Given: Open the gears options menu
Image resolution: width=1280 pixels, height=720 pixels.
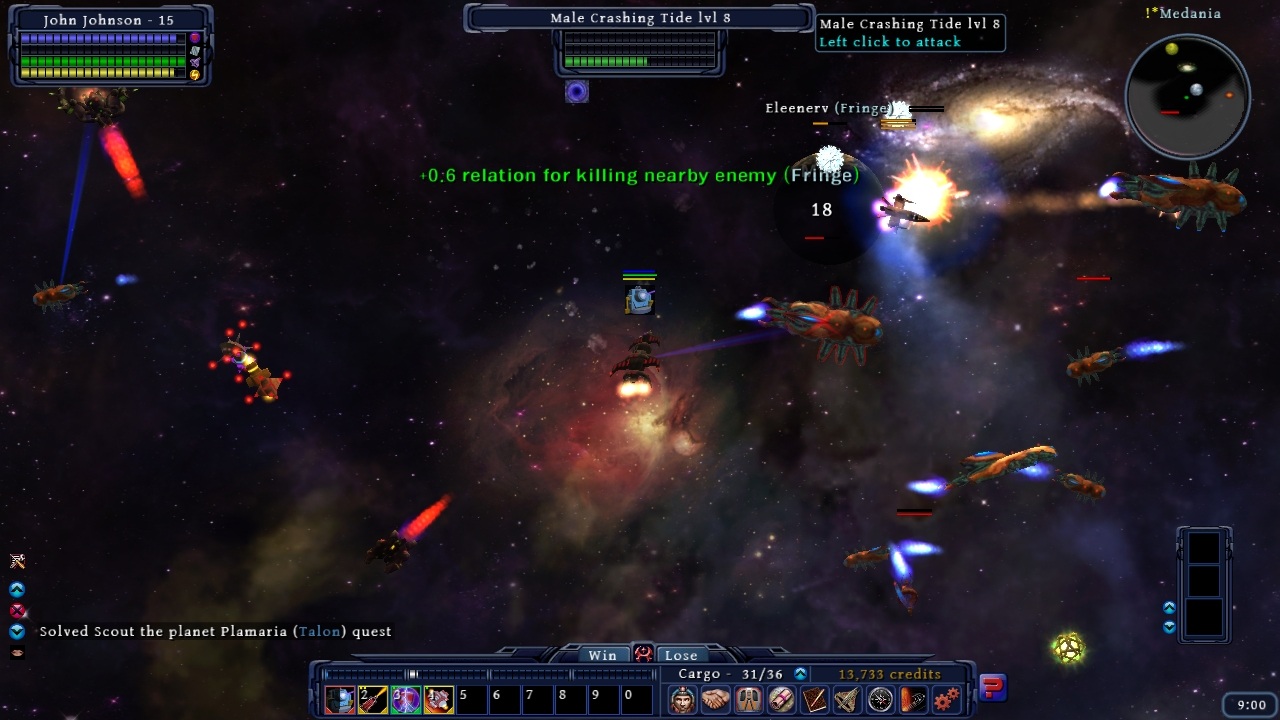Looking at the screenshot, I should 946,699.
